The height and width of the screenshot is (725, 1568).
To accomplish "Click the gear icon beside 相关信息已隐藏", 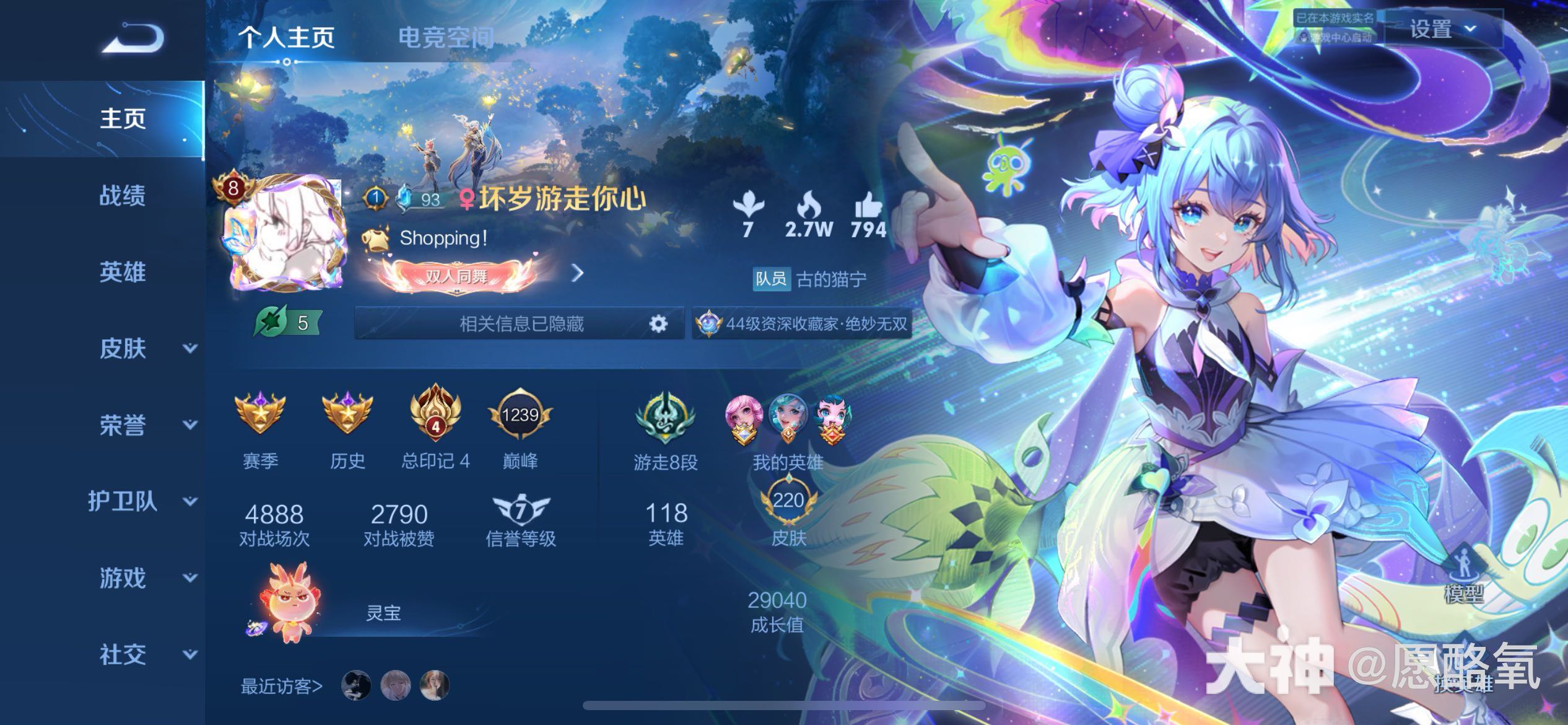I will click(x=659, y=323).
